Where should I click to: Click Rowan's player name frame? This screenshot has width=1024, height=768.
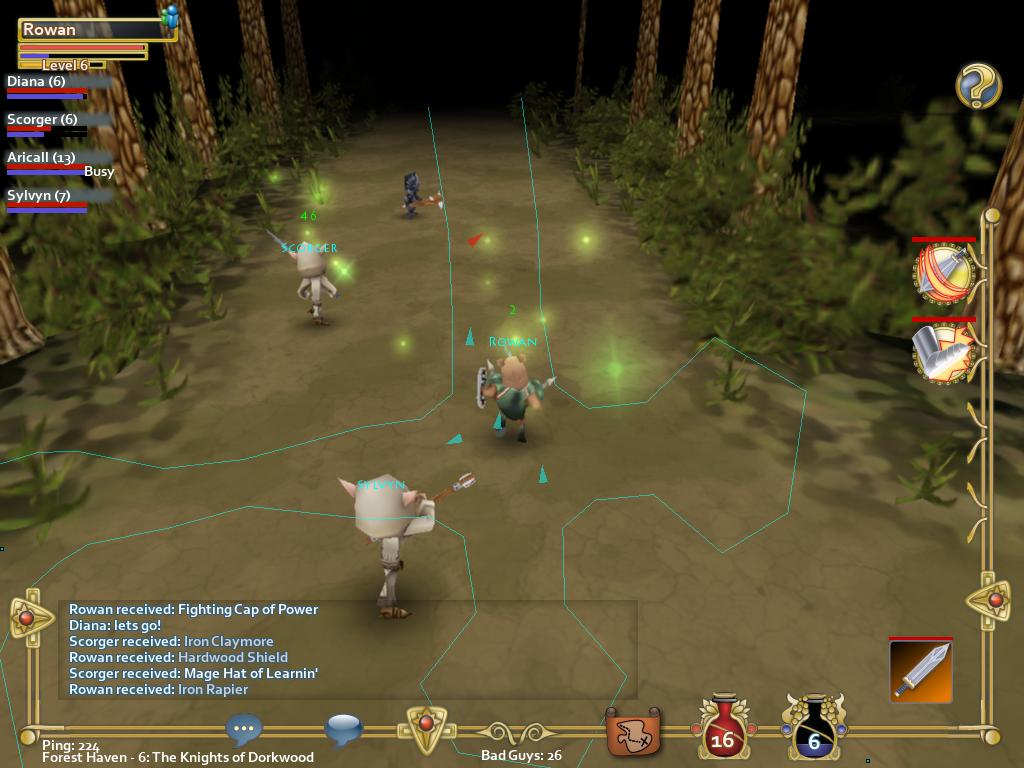pos(96,30)
